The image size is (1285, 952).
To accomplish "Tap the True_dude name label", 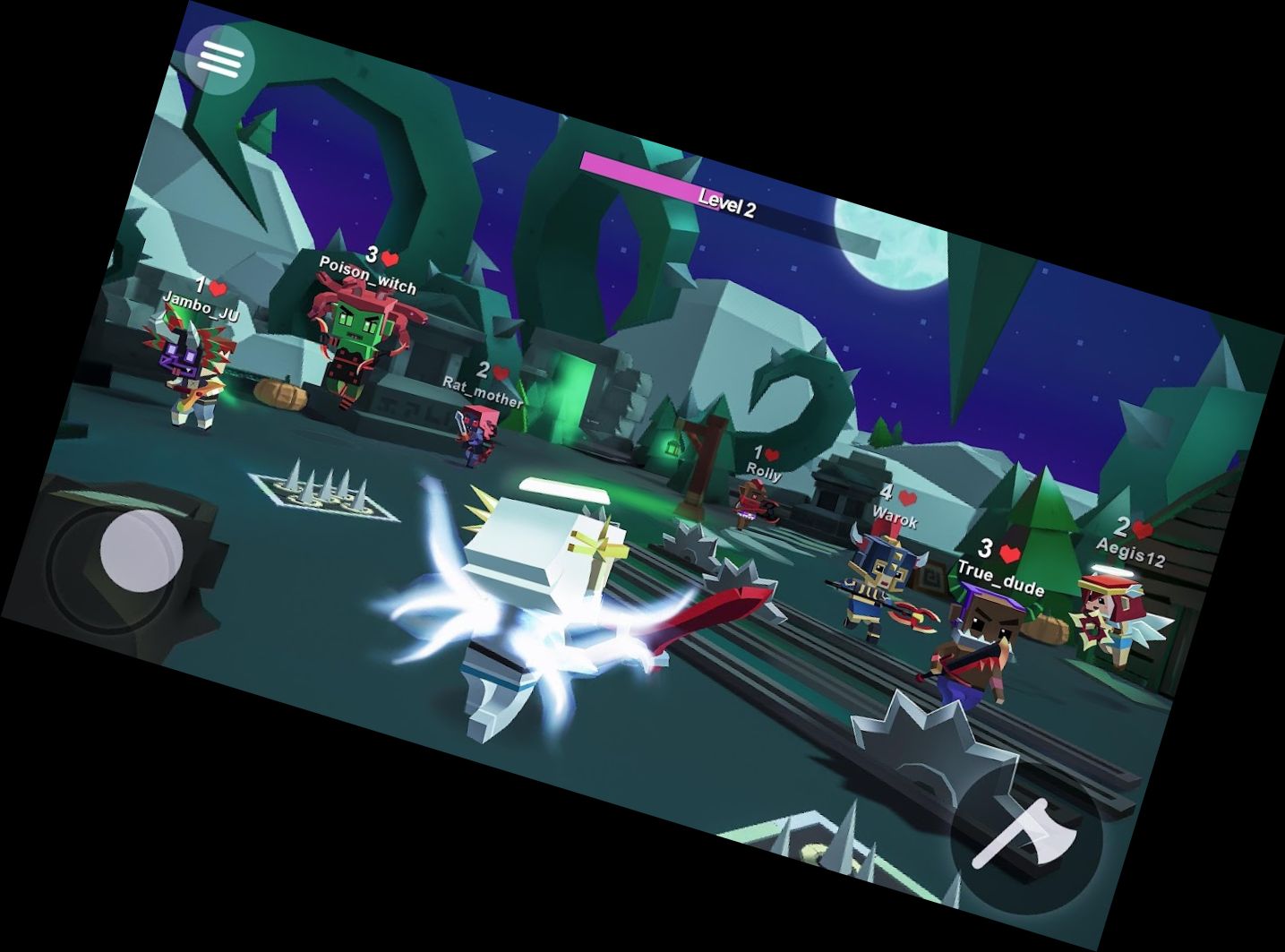I will (1002, 578).
